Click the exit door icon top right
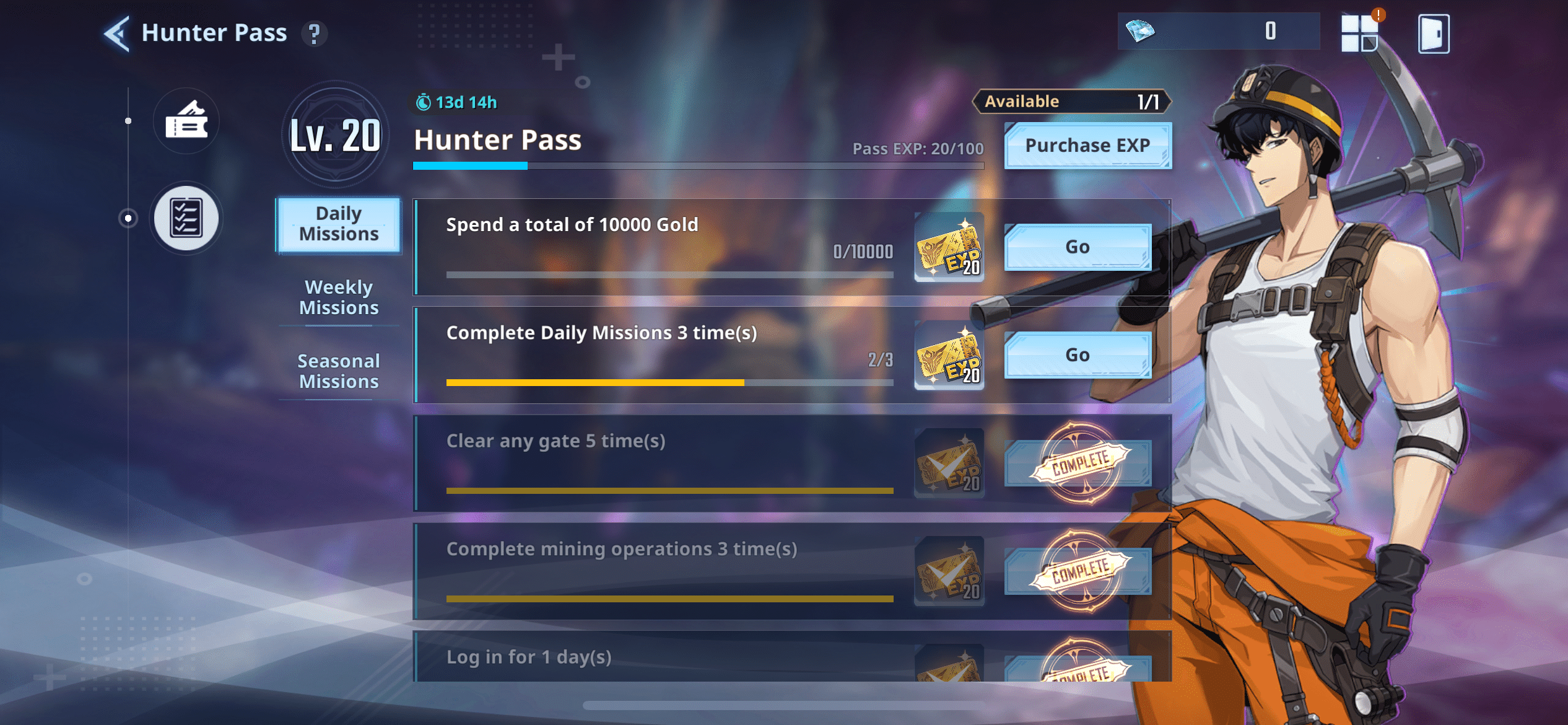The image size is (1568, 725). click(x=1434, y=35)
